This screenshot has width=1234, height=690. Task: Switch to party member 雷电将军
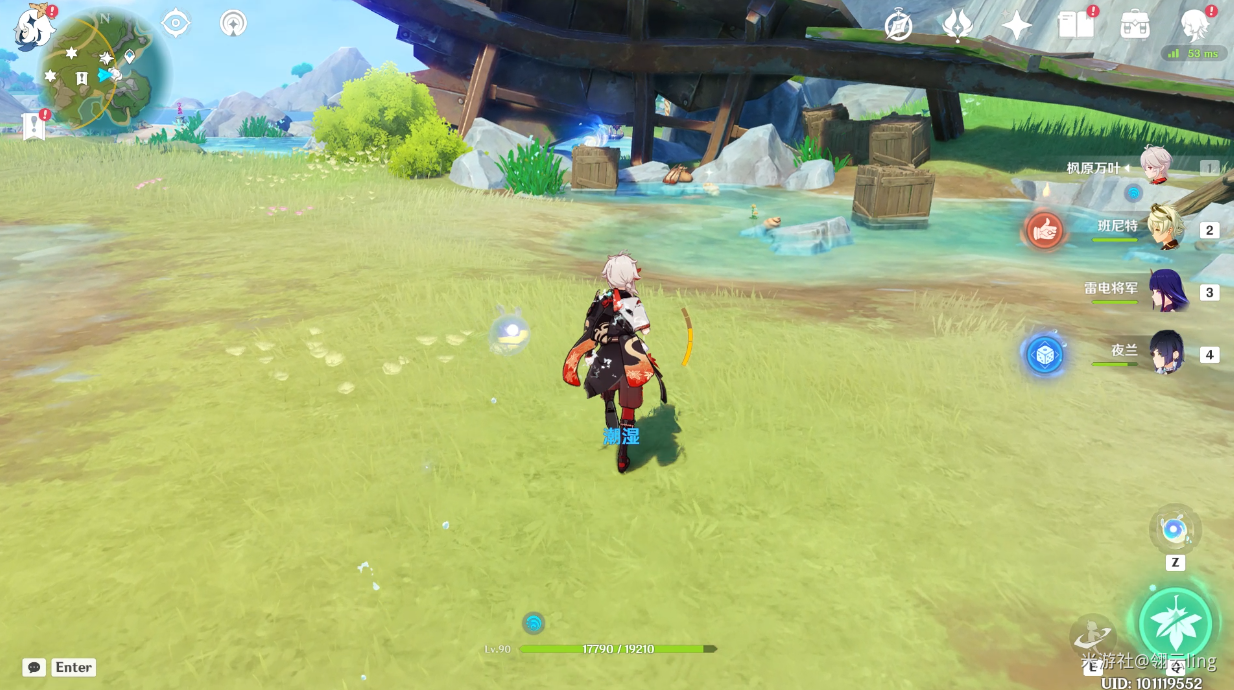click(1166, 291)
